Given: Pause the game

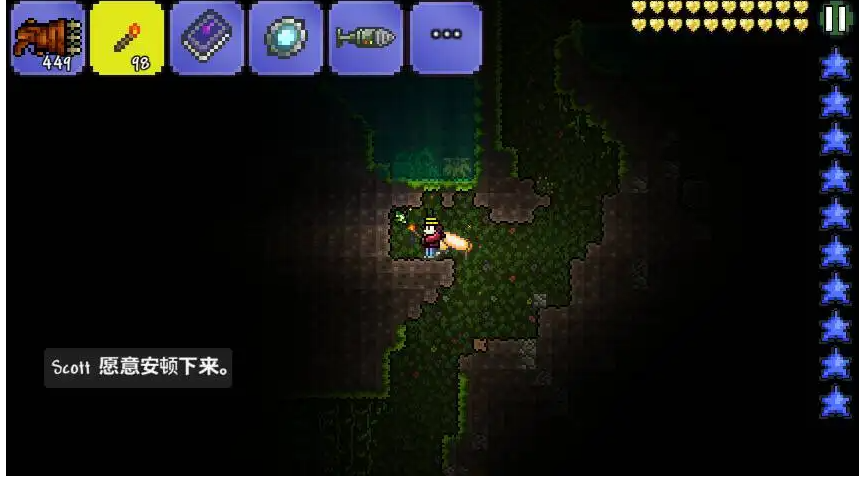Looking at the screenshot, I should pyautogui.click(x=834, y=19).
